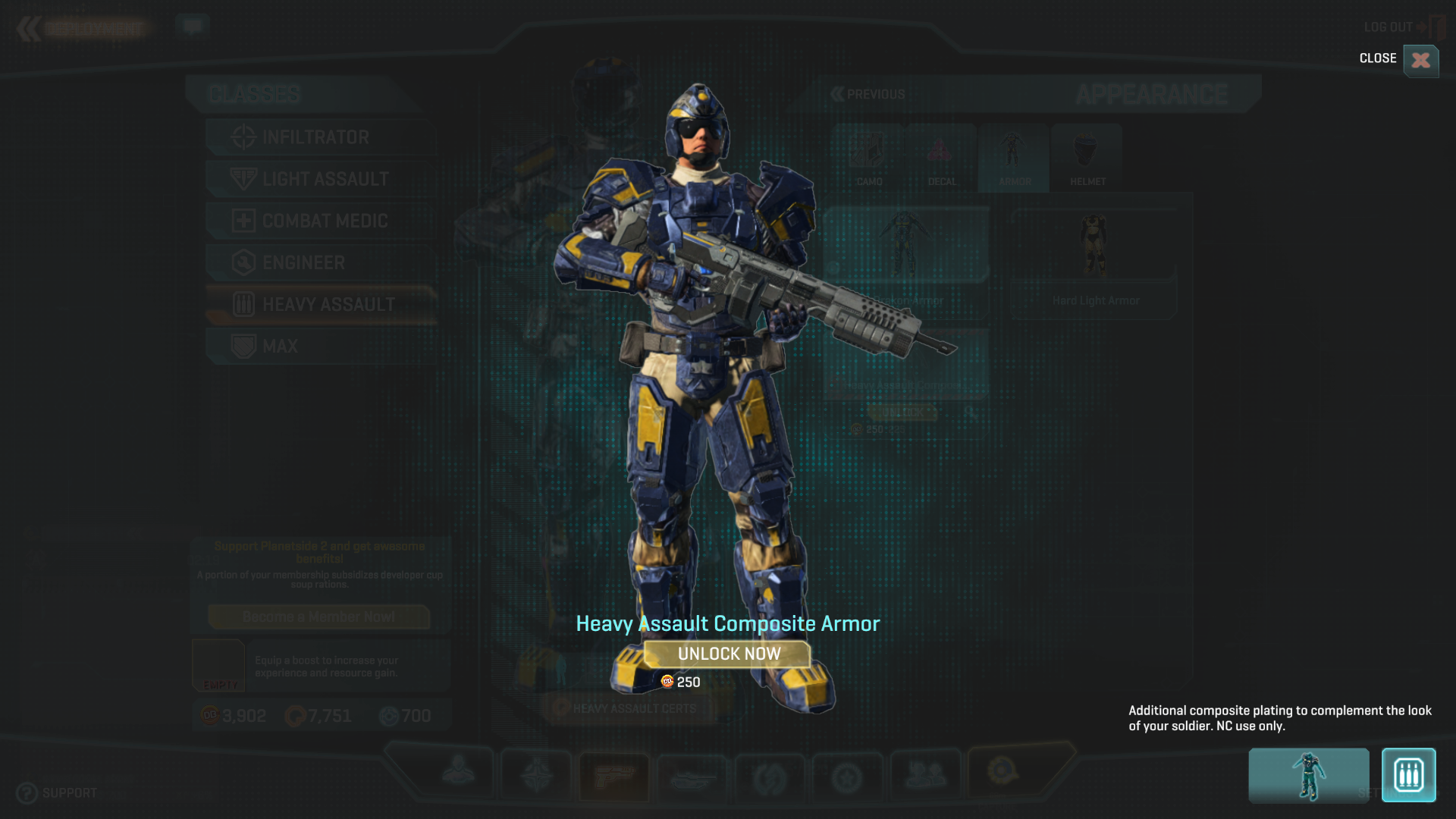Pick the Engineer class entry
1456x819 pixels.
point(303,262)
